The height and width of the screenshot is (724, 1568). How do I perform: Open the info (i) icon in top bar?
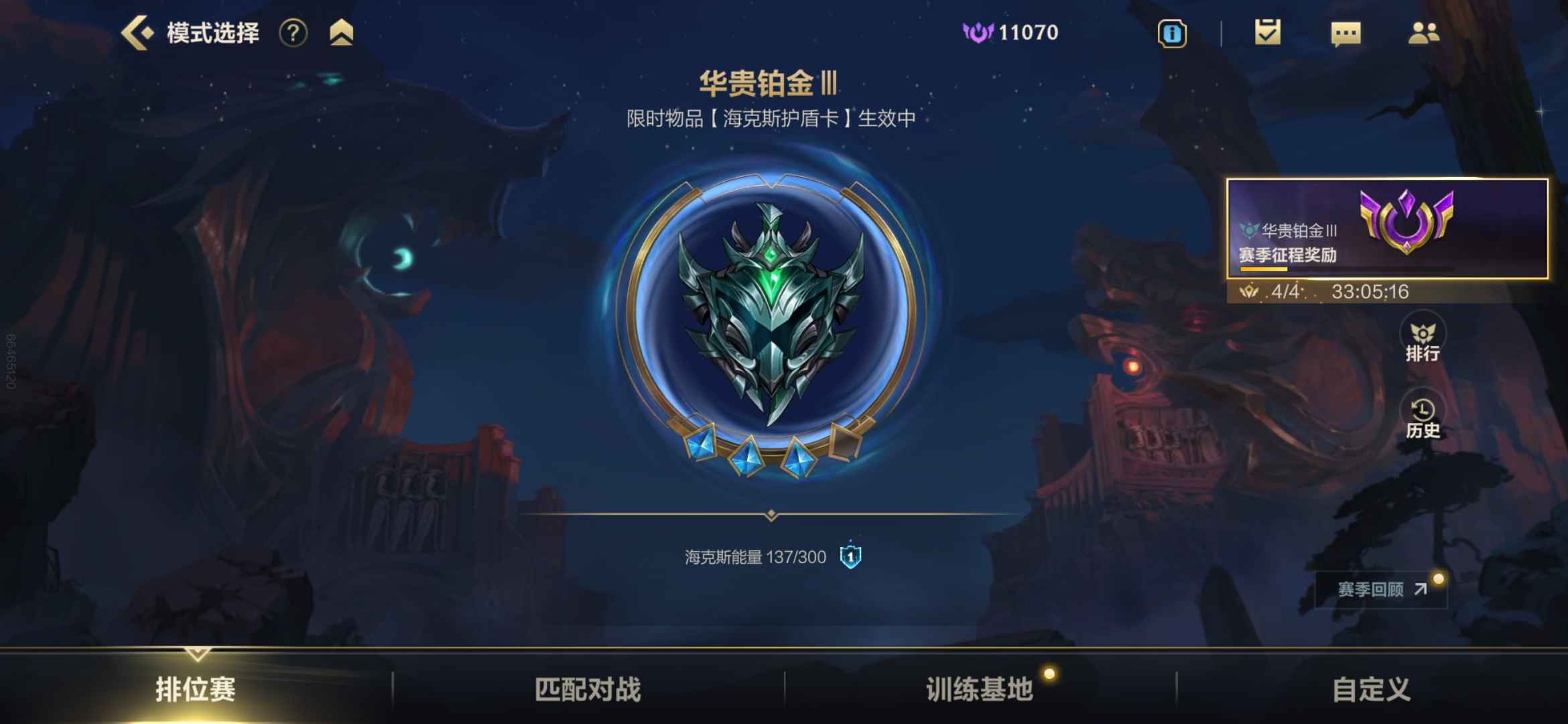[x=1173, y=34]
